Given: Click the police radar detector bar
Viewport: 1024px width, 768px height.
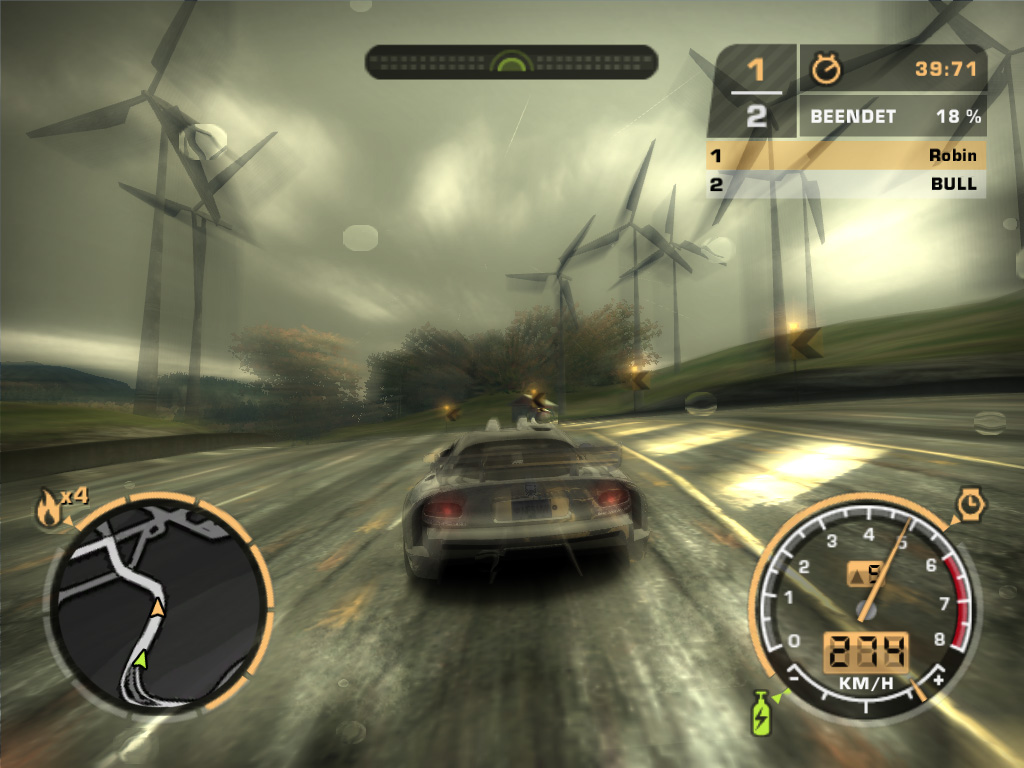Looking at the screenshot, I should pyautogui.click(x=511, y=62).
